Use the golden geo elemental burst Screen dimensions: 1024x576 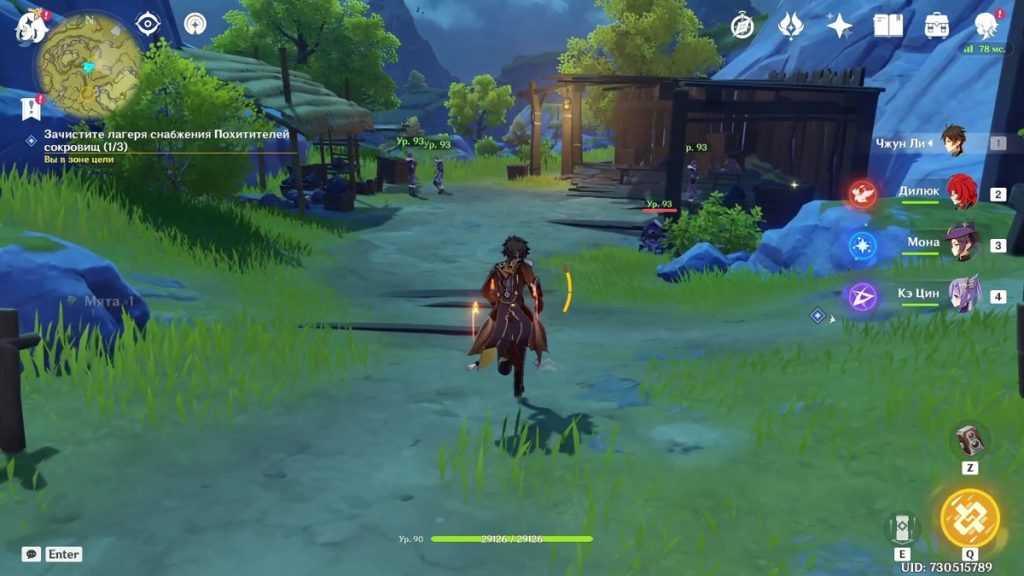point(969,518)
